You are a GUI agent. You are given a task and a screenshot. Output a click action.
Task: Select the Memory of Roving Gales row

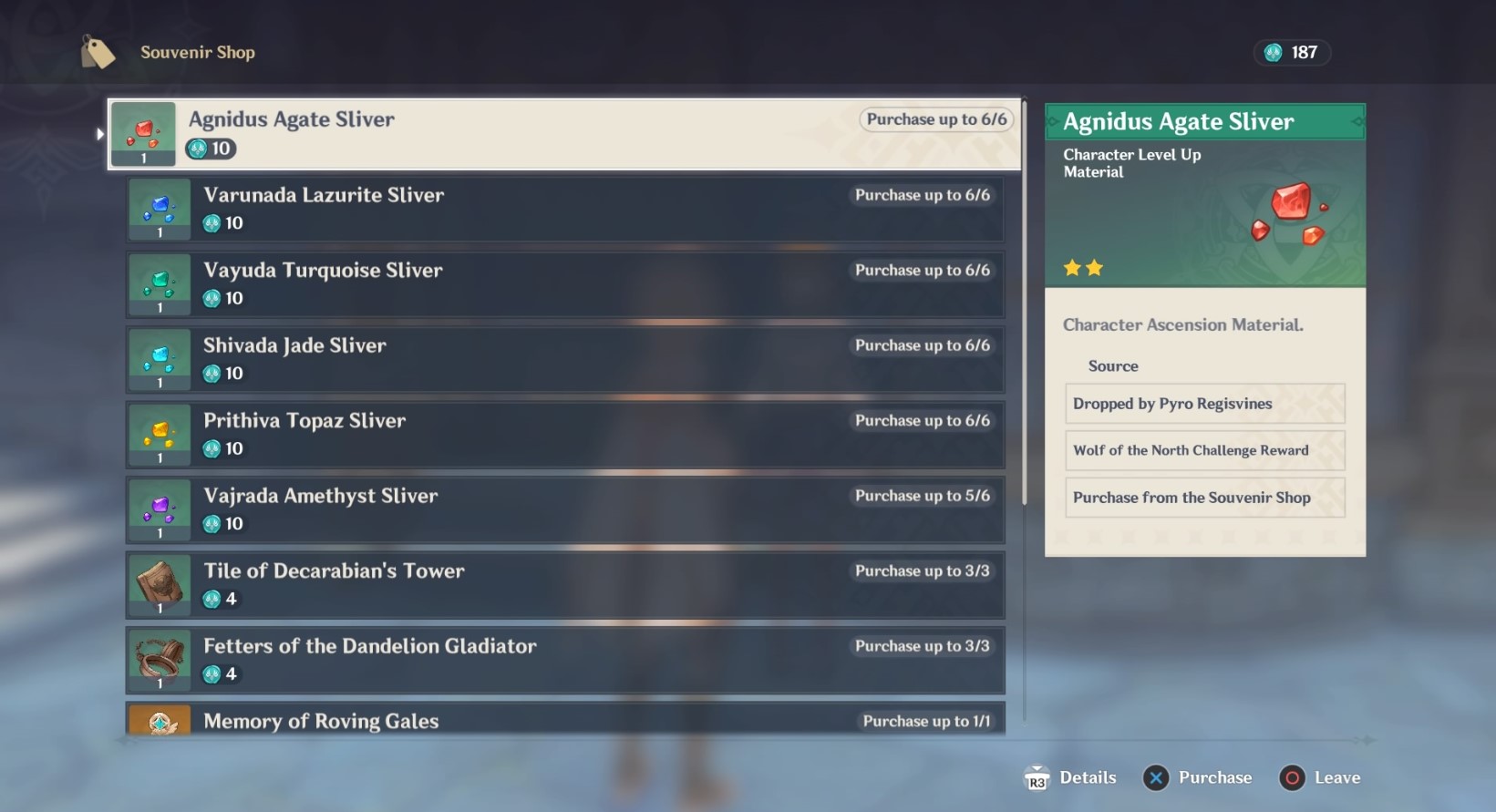565,720
